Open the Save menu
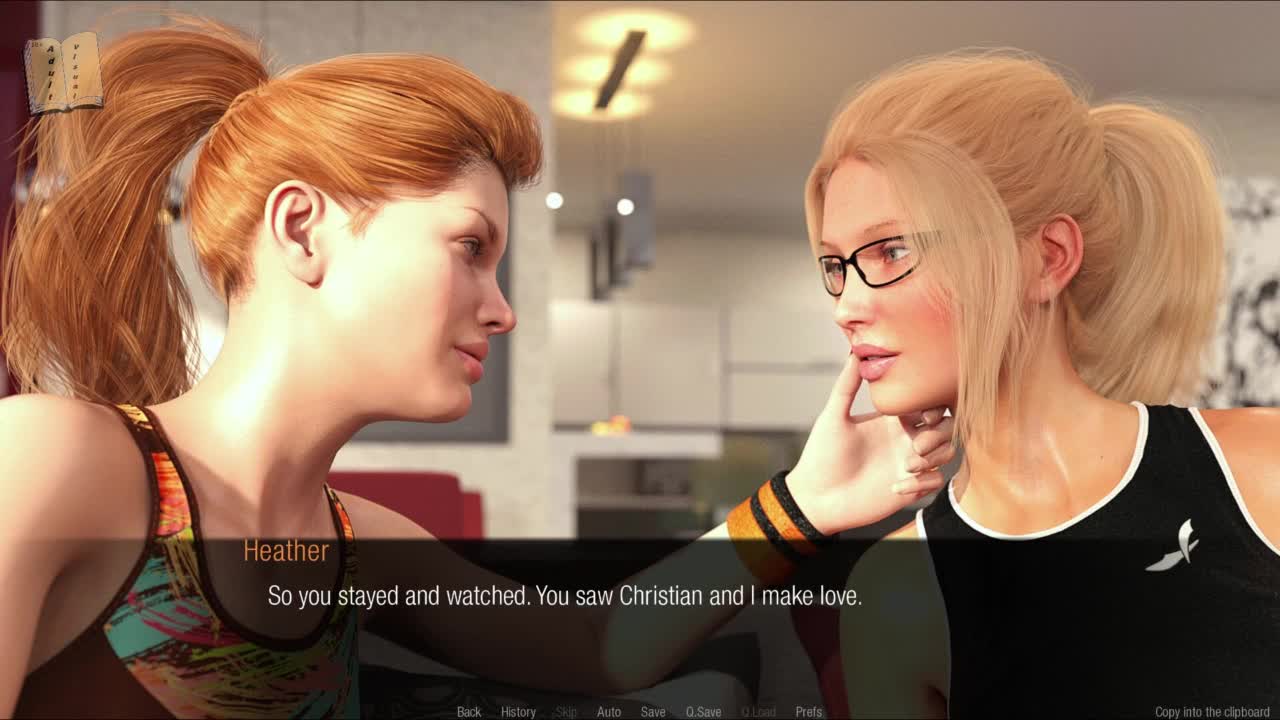 tap(653, 712)
